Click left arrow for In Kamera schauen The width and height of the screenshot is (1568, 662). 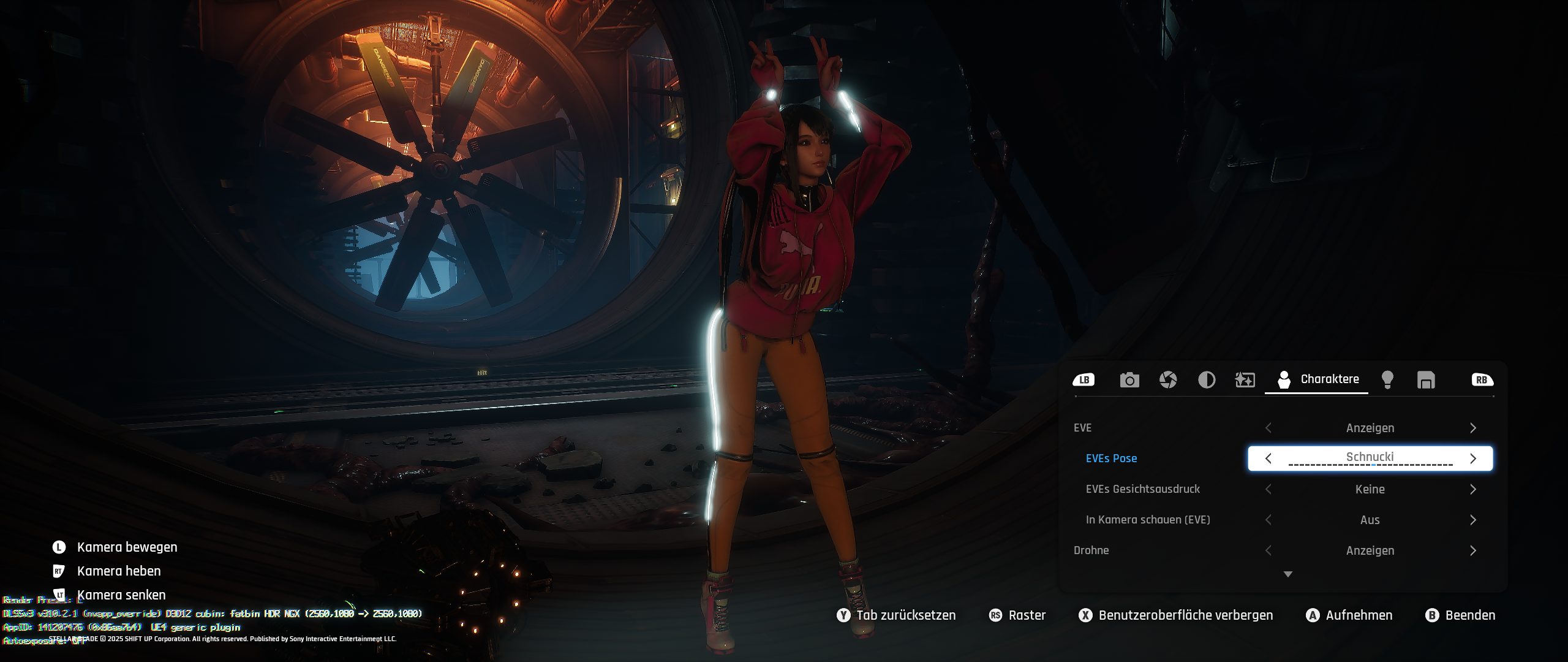(x=1268, y=520)
